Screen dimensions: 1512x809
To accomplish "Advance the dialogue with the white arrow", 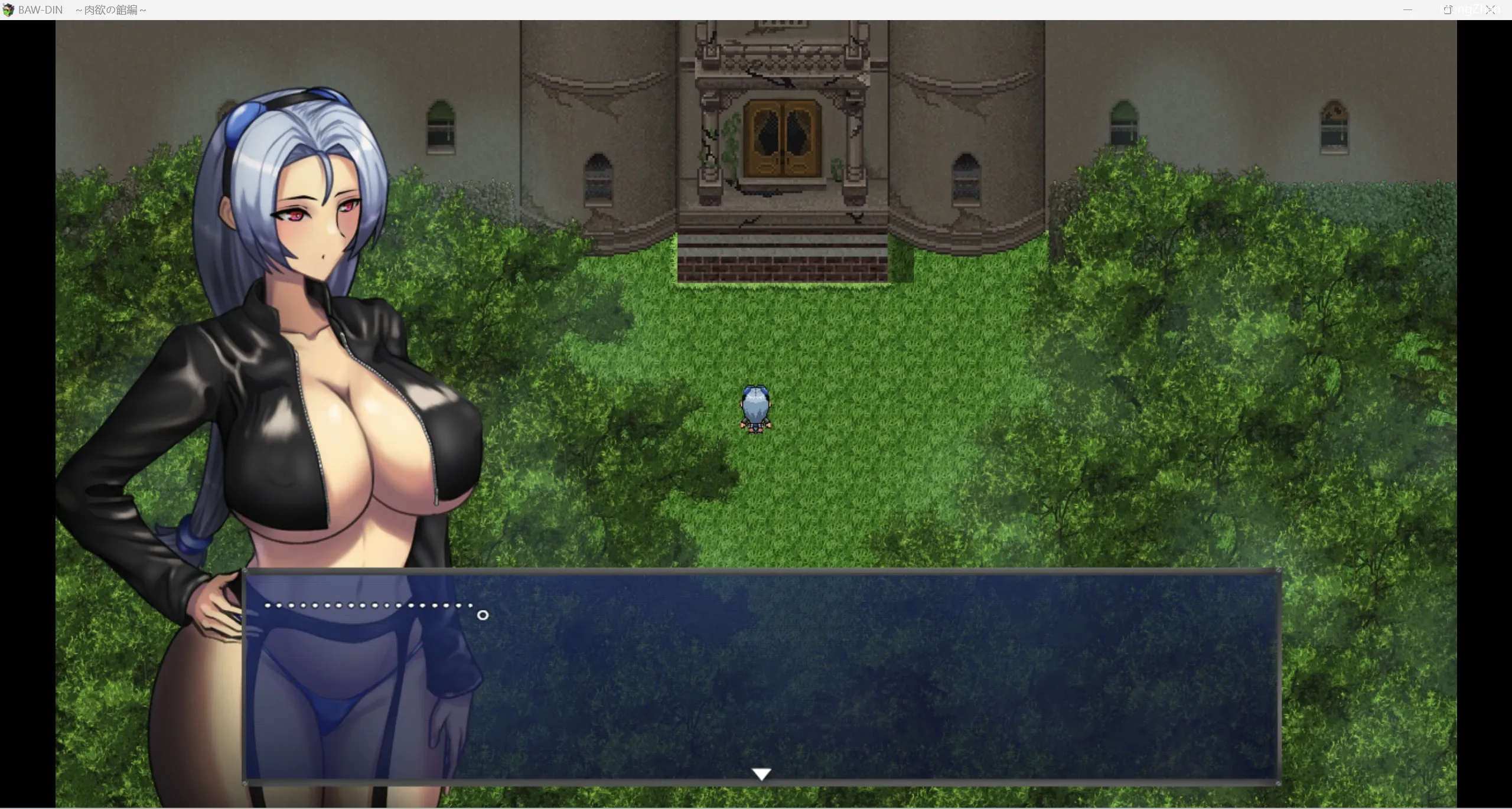I will pos(761,774).
